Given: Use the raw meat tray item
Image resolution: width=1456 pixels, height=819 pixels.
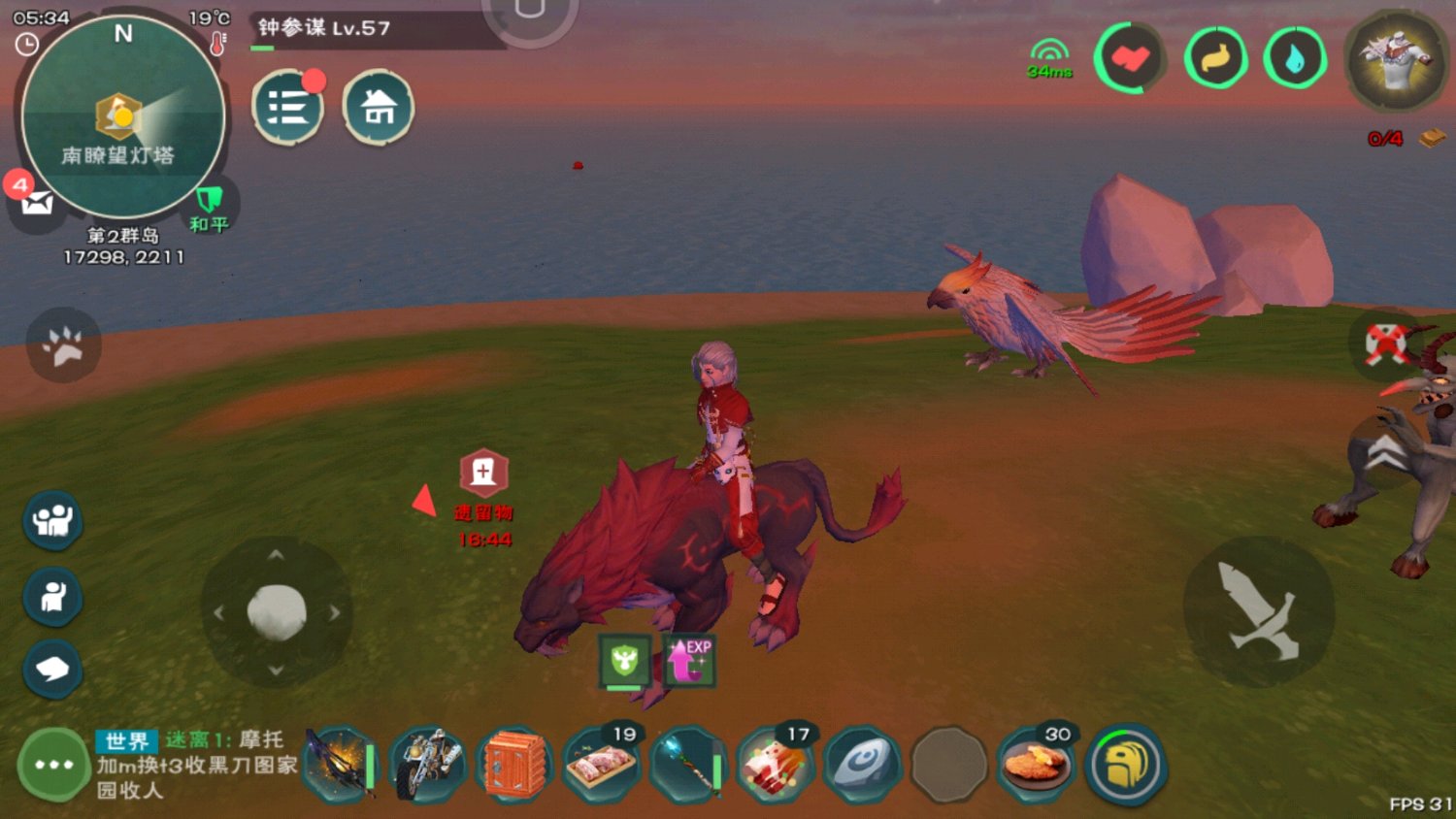Looking at the screenshot, I should (x=600, y=765).
